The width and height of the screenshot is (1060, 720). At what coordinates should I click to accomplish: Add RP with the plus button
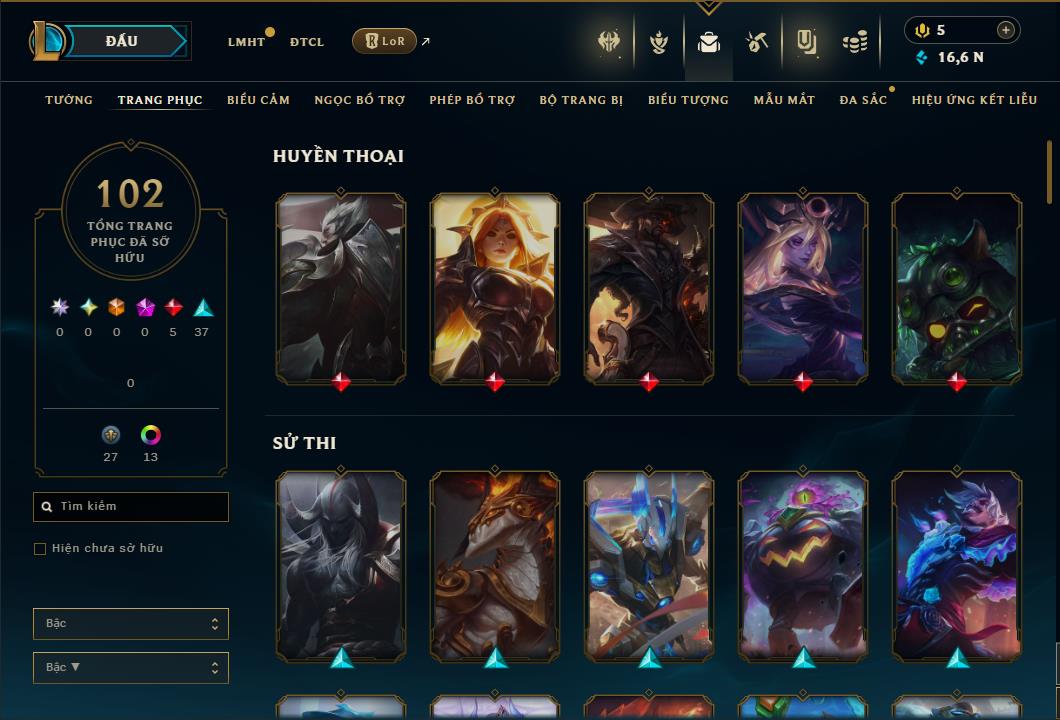tap(1005, 30)
